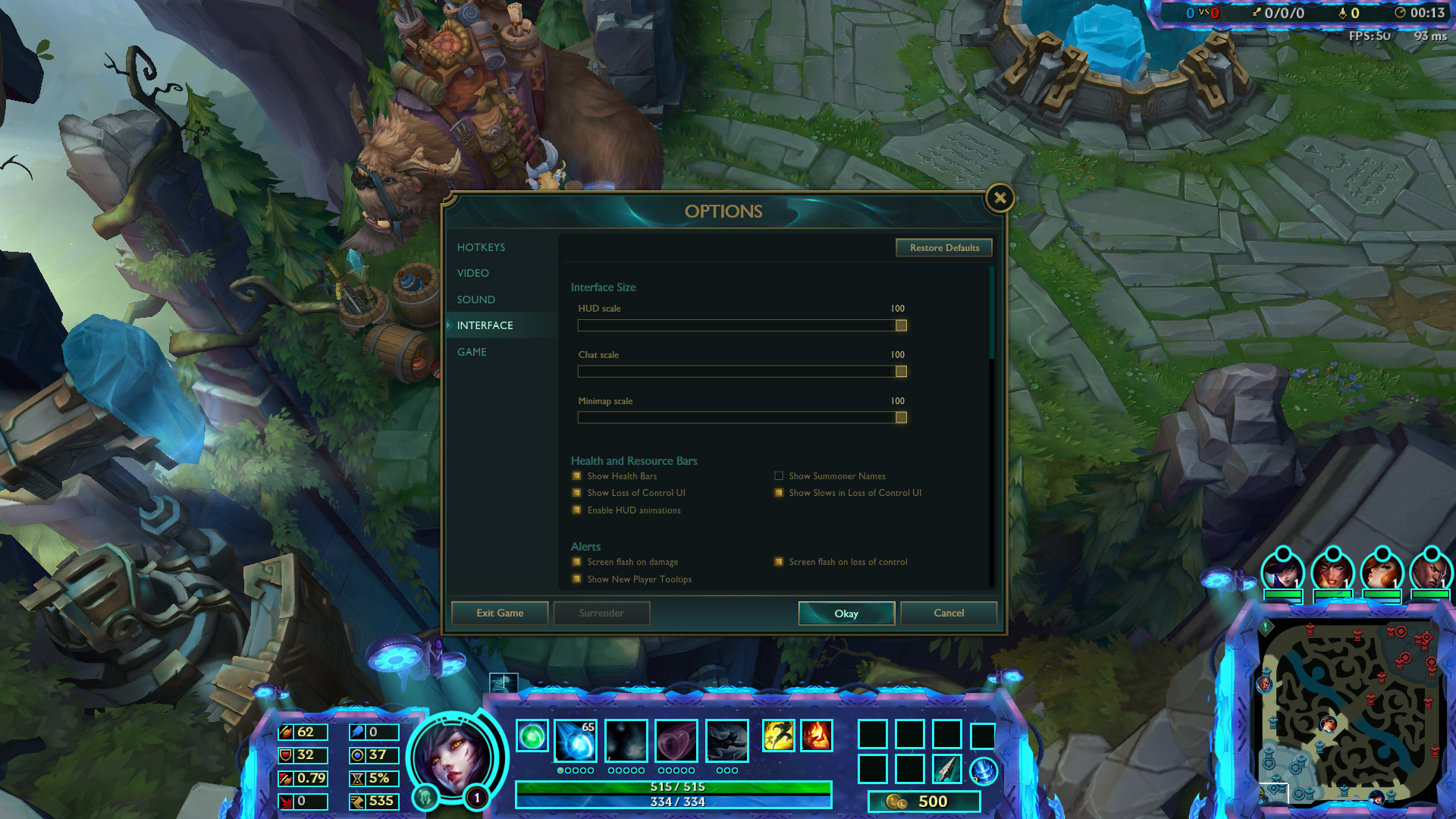Activate the Flash summoner spell icon
Viewport: 1456px width, 819px height.
(x=779, y=736)
